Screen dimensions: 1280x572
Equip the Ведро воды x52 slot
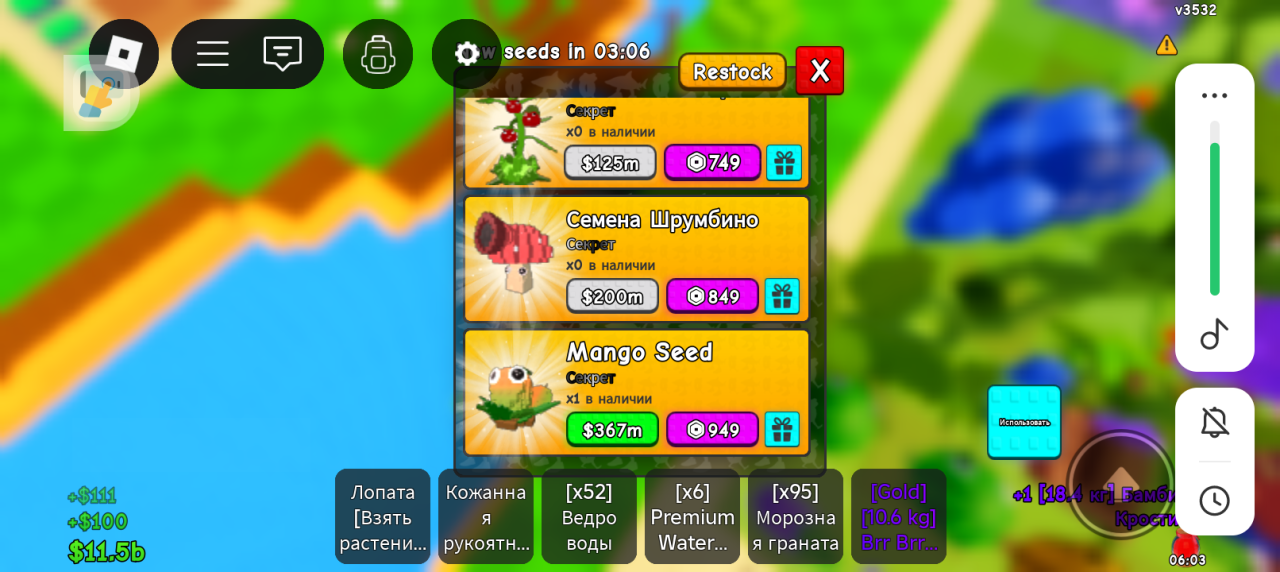click(589, 517)
